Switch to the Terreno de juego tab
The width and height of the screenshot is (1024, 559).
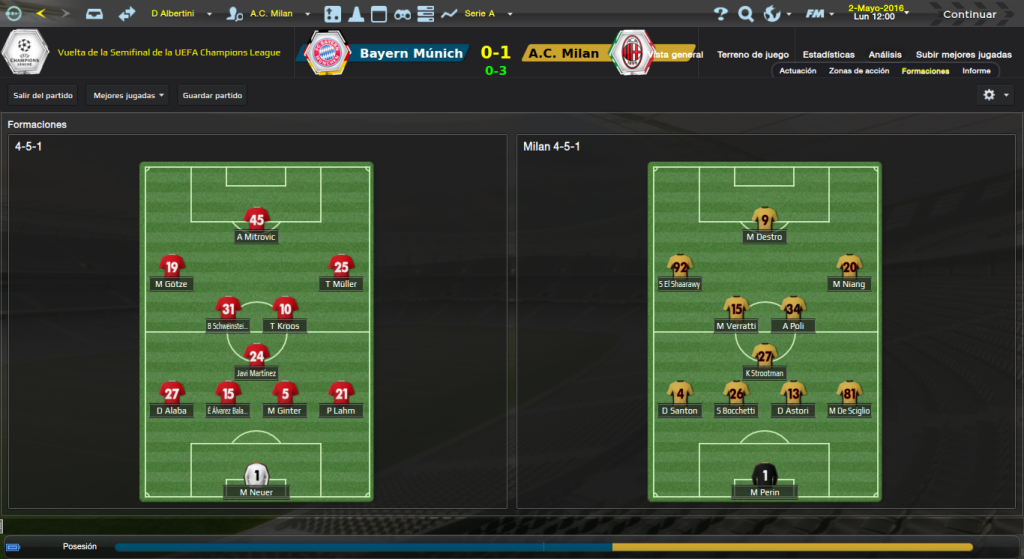[753, 54]
